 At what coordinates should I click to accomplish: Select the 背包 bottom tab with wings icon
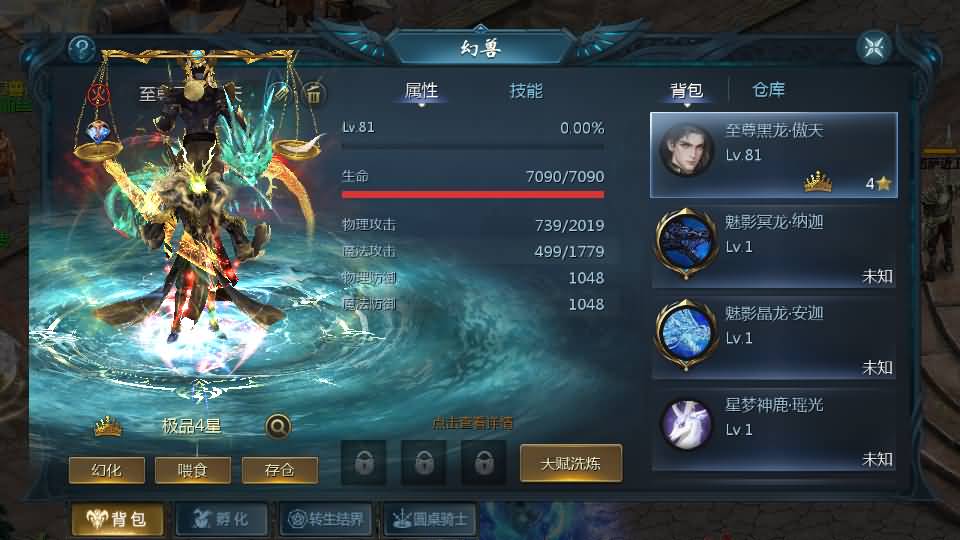(117, 519)
